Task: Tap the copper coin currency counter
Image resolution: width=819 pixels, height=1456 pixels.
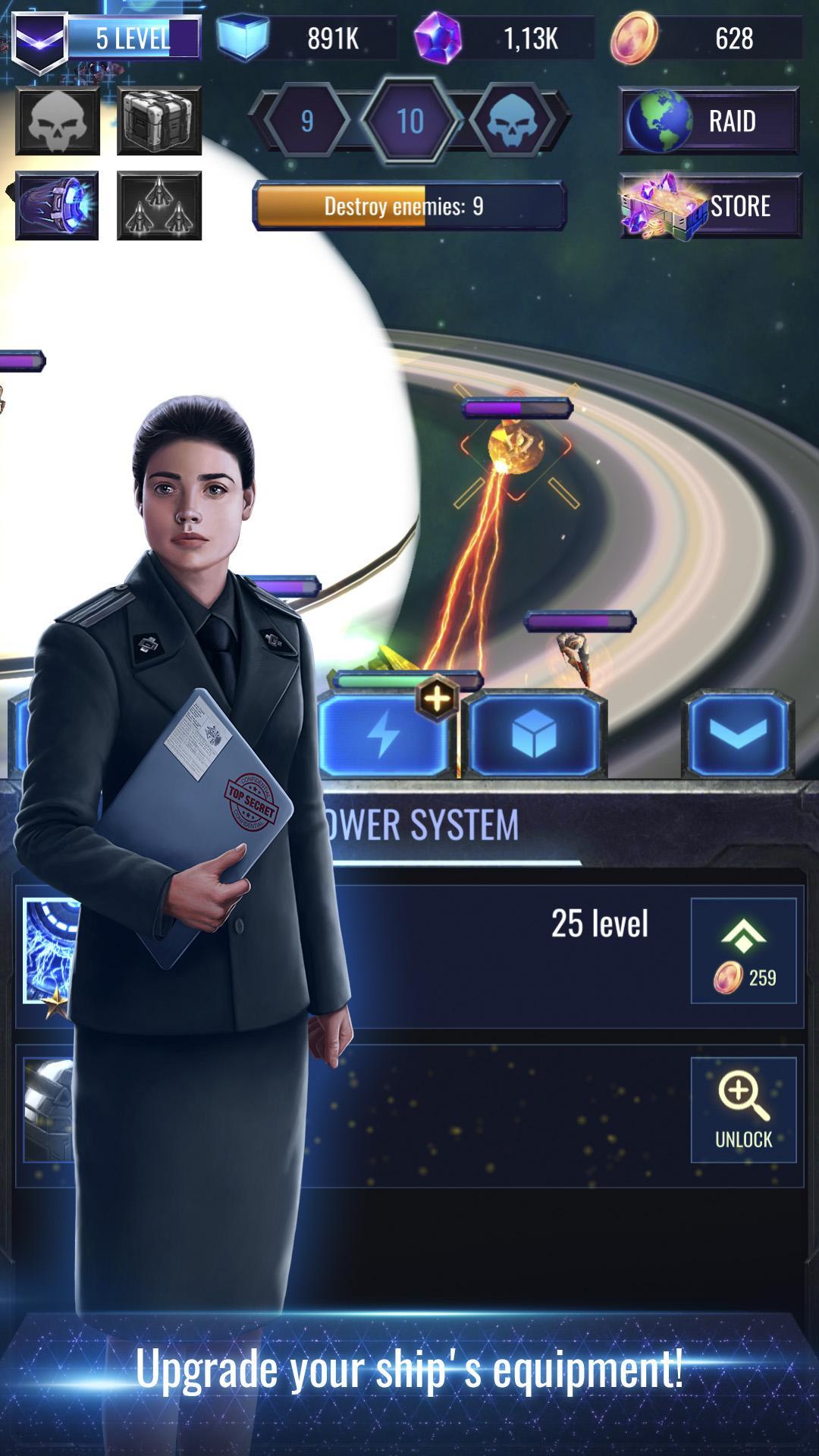Action: click(705, 38)
